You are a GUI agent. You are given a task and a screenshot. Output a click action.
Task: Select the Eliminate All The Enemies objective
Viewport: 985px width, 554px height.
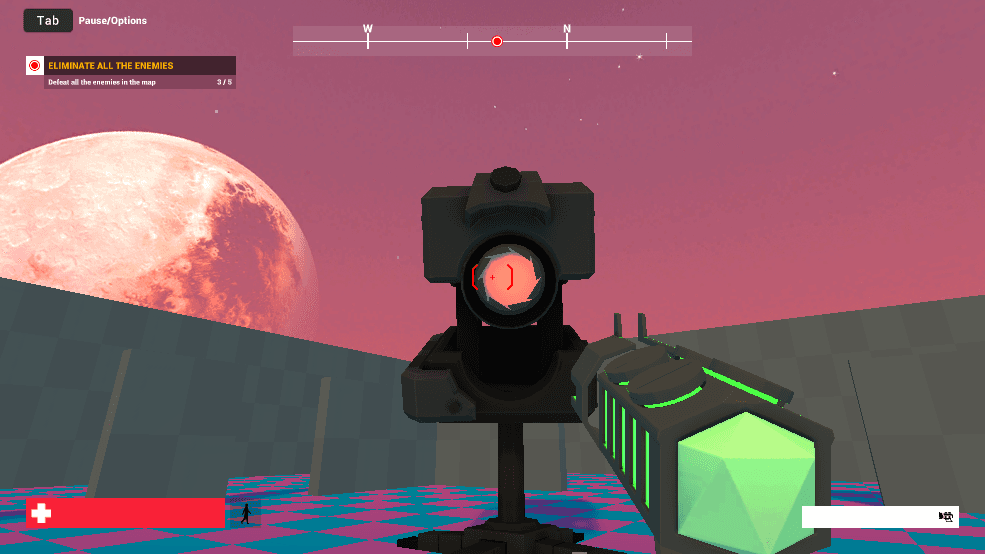(x=111, y=66)
